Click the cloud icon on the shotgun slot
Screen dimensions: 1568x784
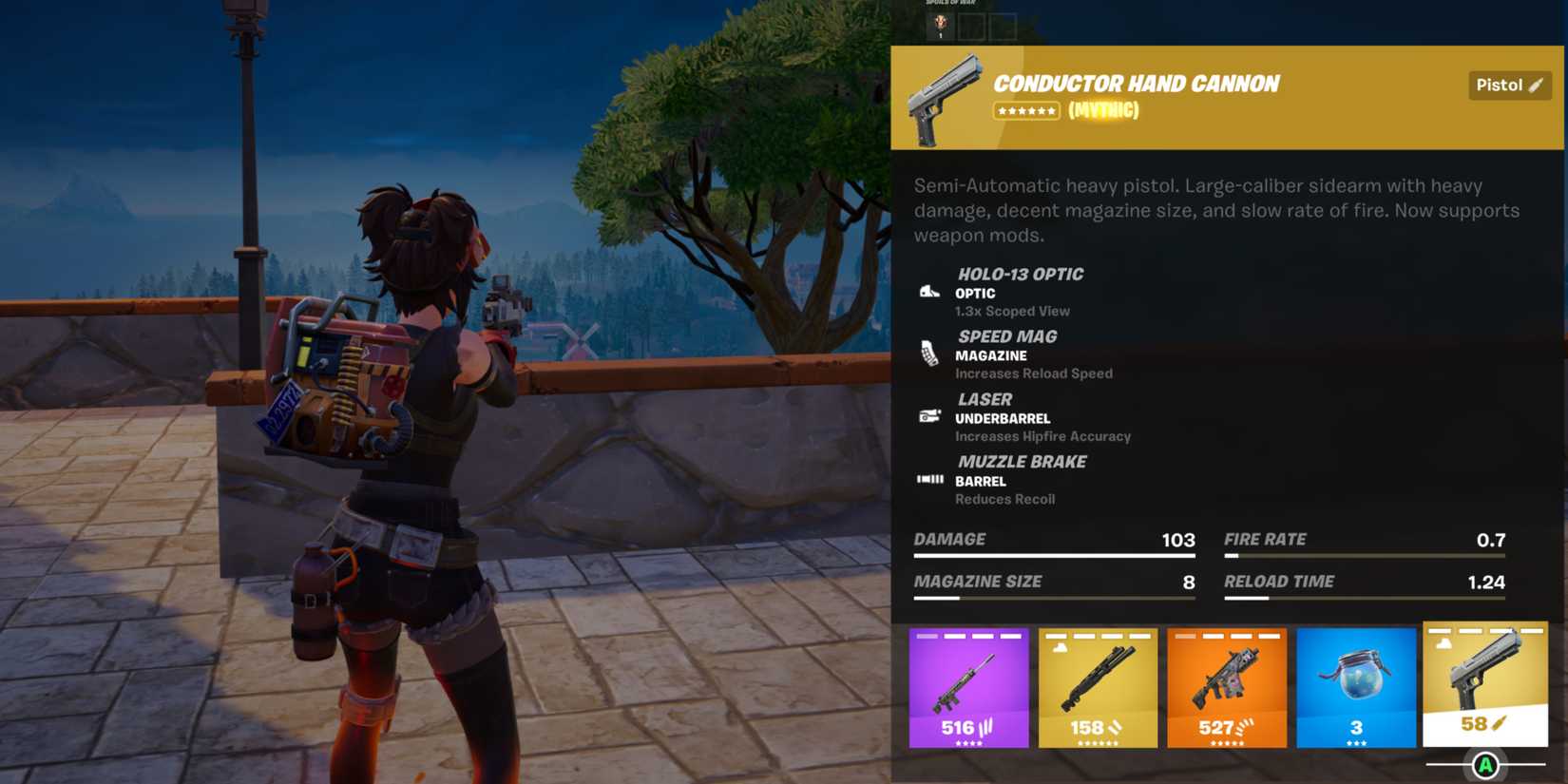click(1059, 646)
